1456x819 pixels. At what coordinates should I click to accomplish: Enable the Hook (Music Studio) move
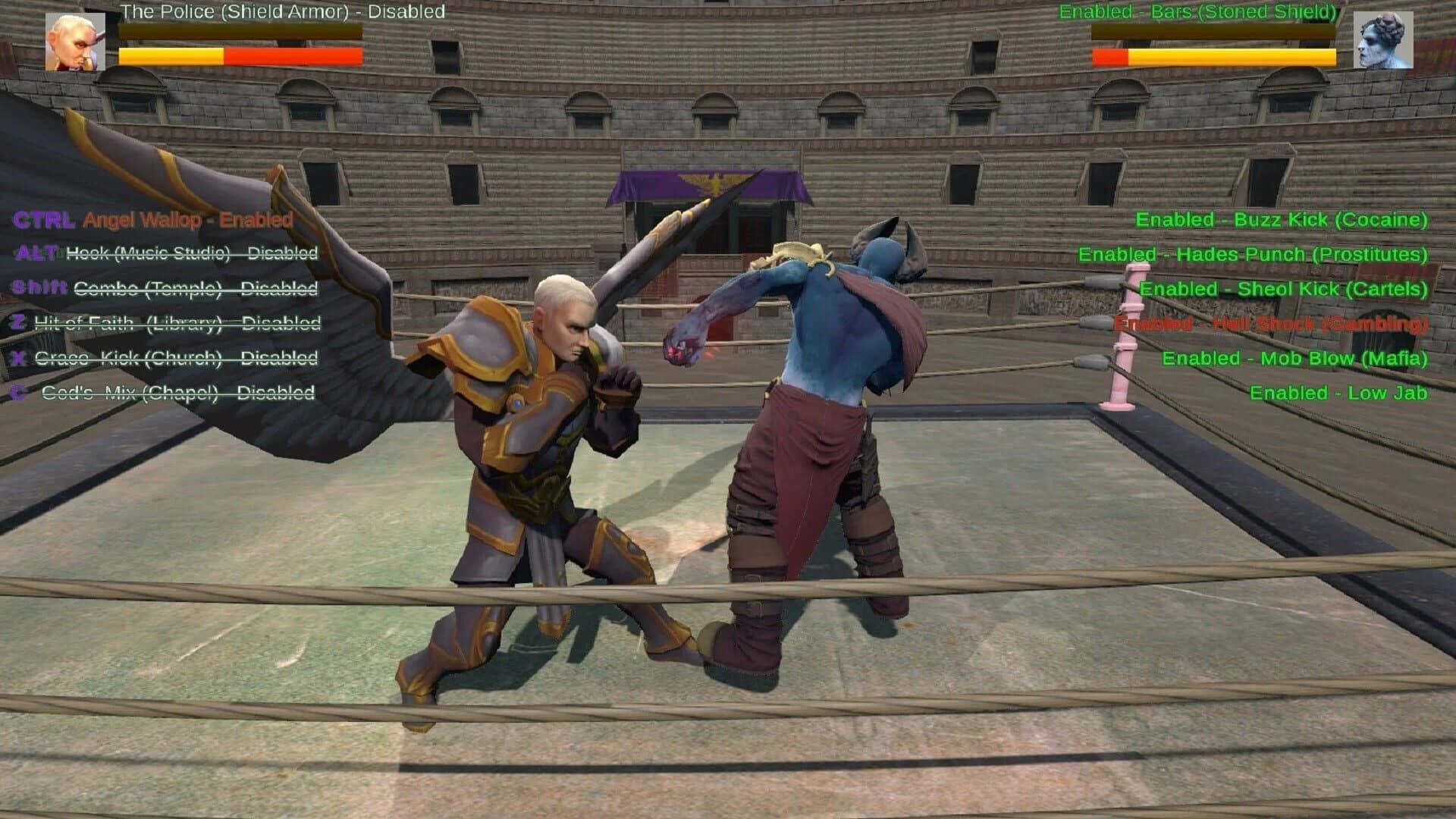(x=191, y=253)
